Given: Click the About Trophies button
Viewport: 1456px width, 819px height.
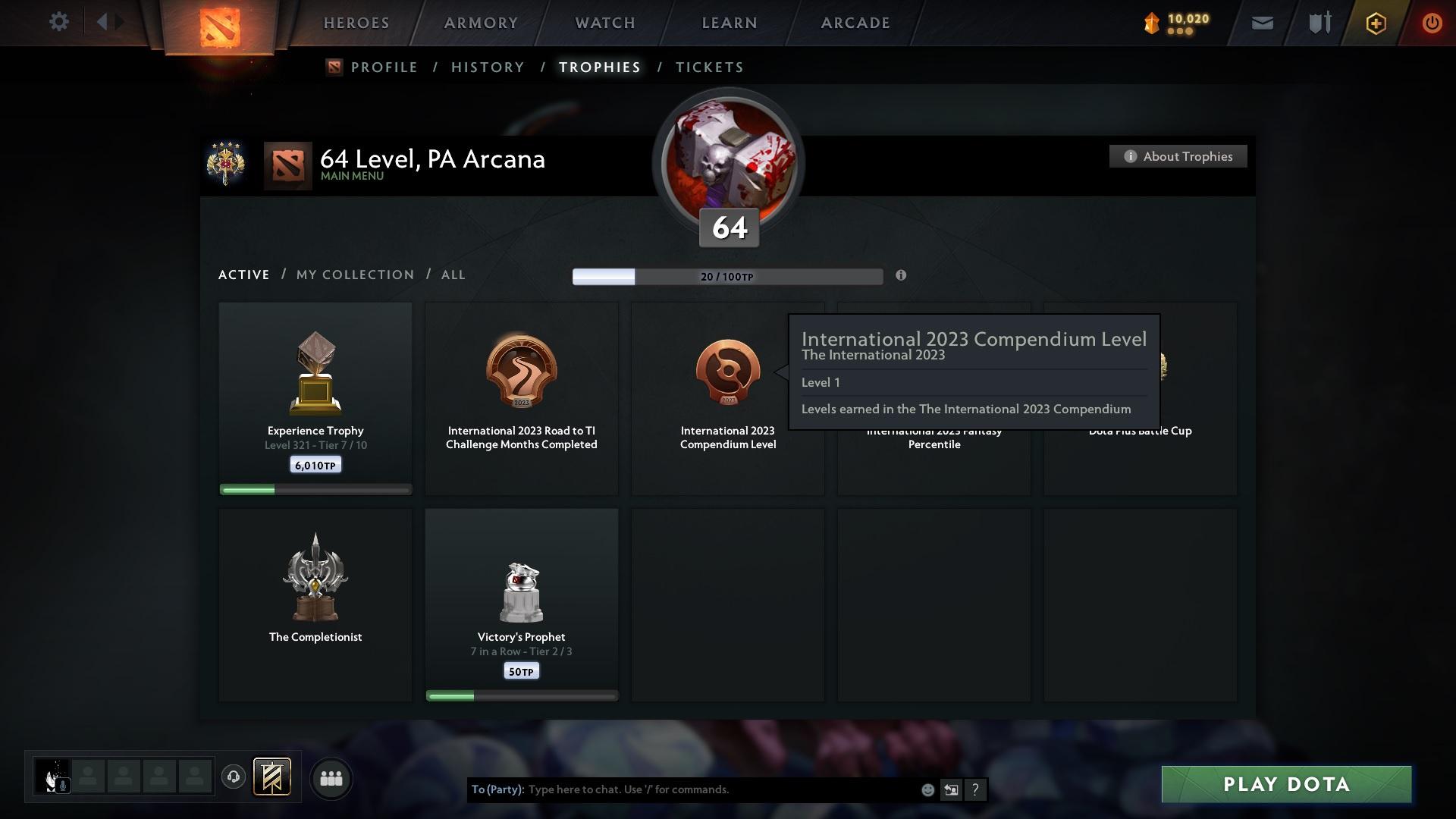Looking at the screenshot, I should [x=1178, y=156].
